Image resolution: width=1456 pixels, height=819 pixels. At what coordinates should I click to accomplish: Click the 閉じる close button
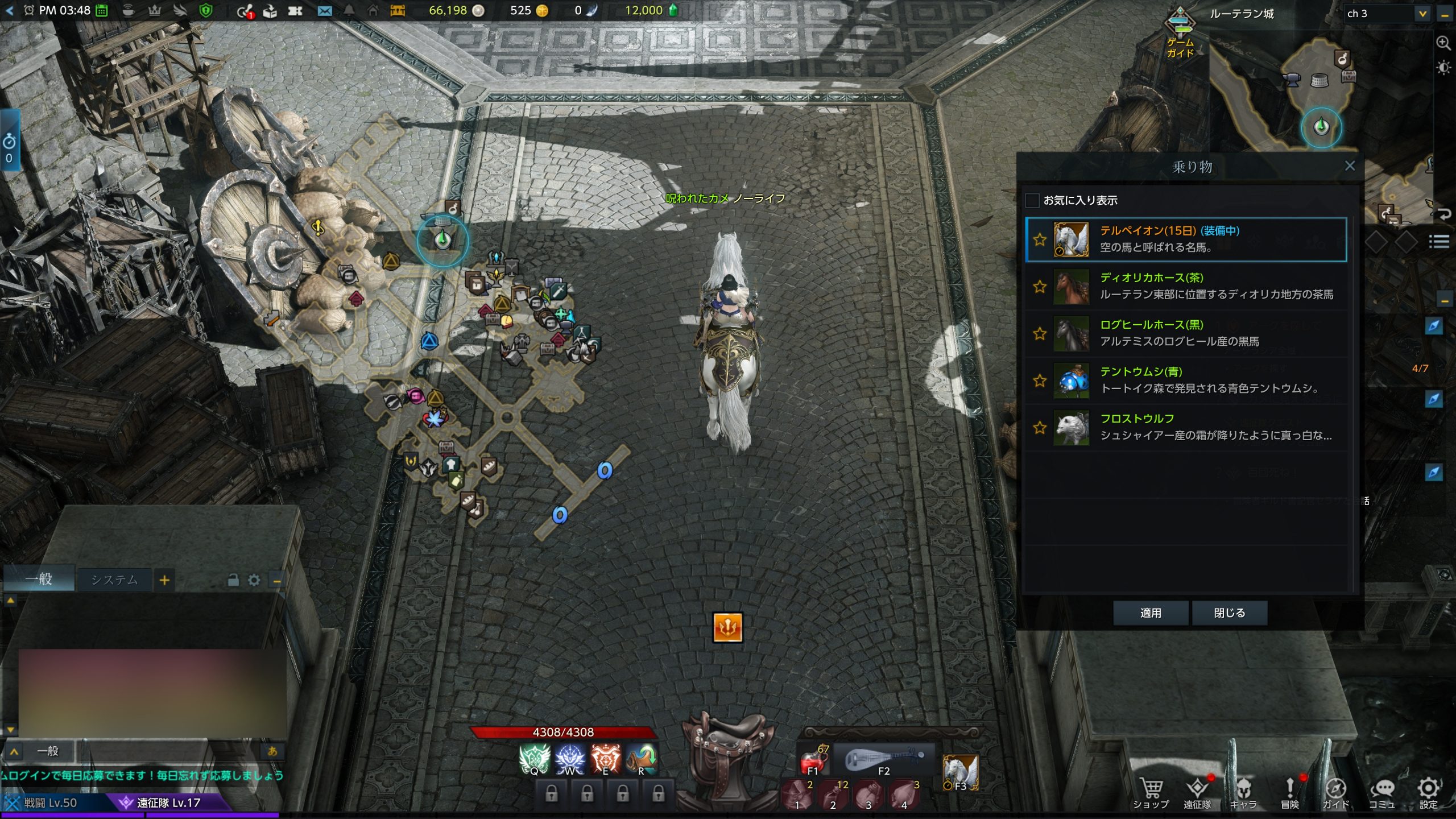1229,613
